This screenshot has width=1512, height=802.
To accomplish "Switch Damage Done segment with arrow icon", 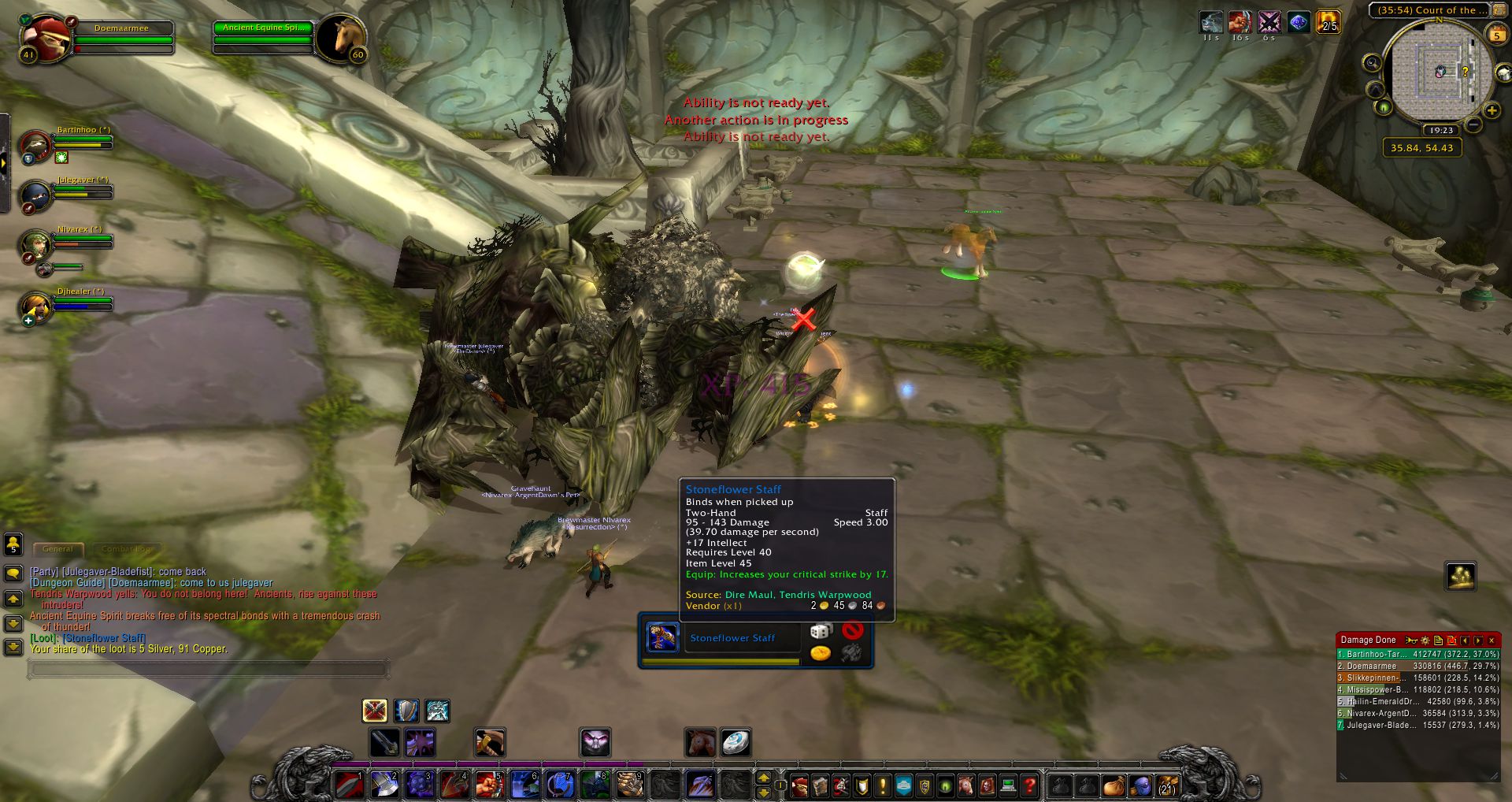I will point(1478,640).
